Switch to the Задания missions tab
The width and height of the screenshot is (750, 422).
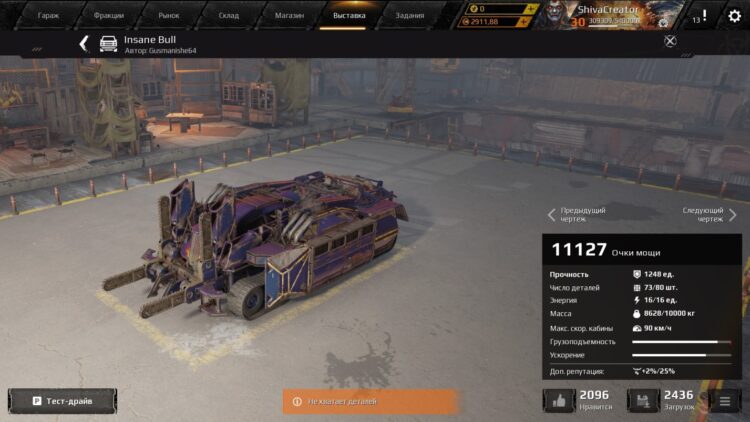[x=409, y=15]
